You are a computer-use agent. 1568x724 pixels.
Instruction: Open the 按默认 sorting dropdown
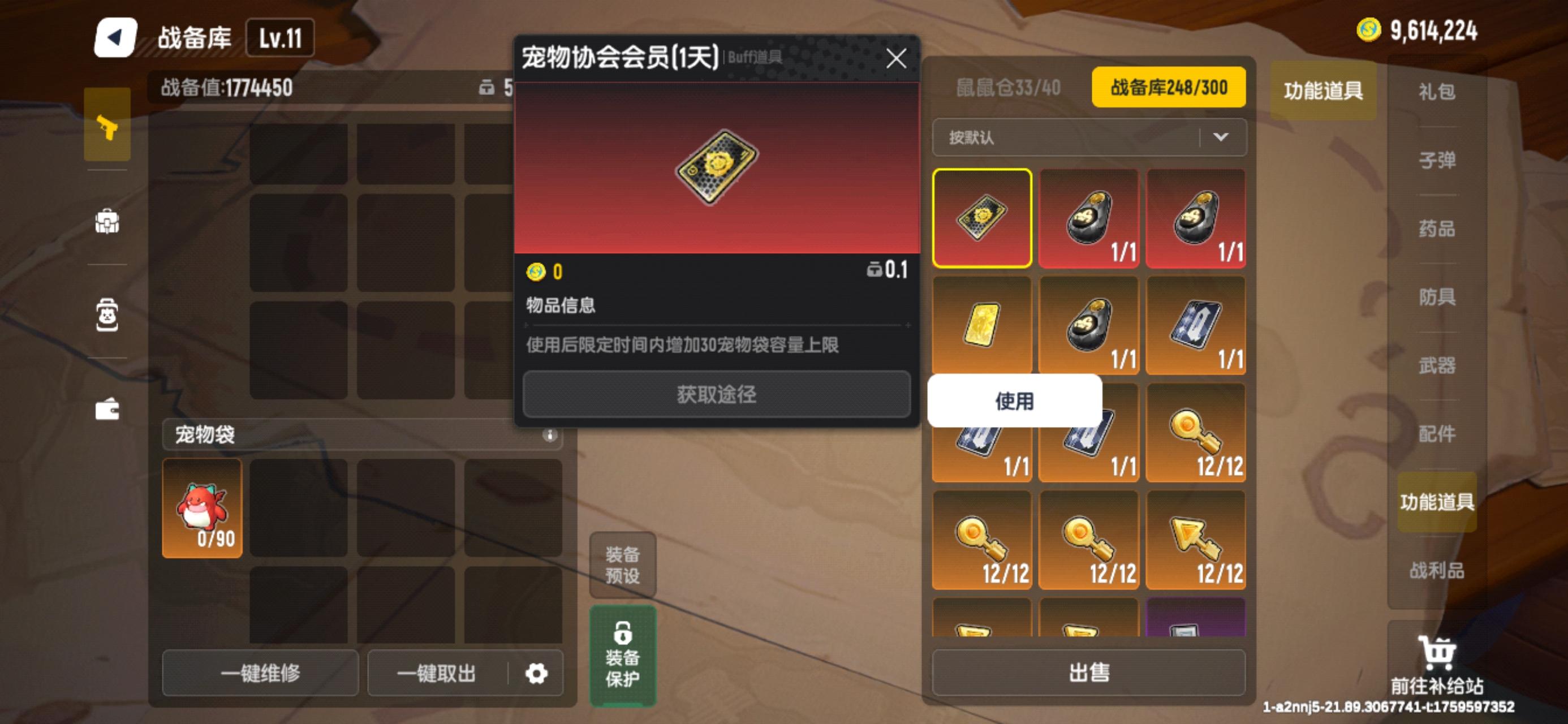point(1089,137)
